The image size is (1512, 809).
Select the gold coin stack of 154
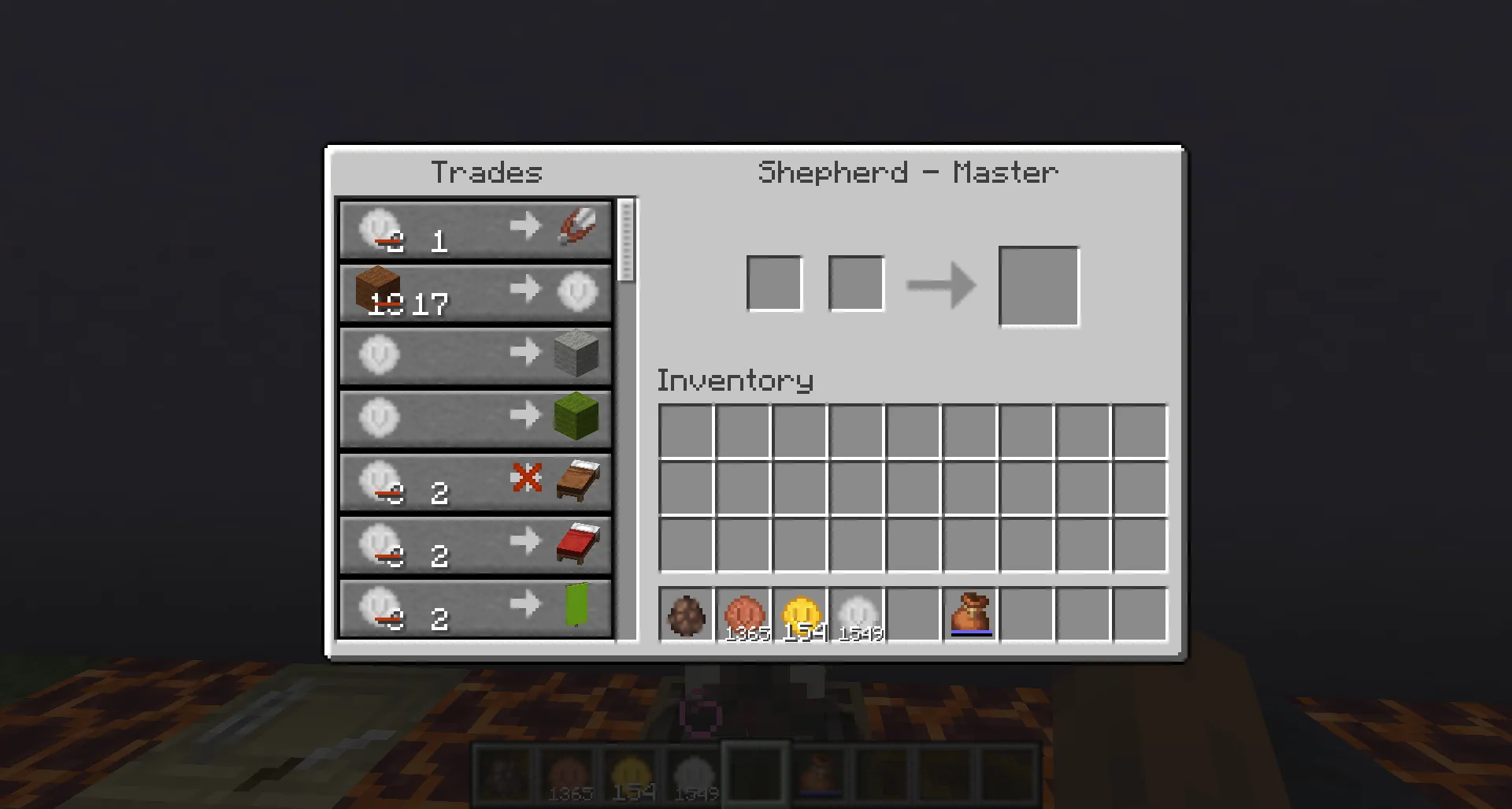pyautogui.click(x=801, y=614)
